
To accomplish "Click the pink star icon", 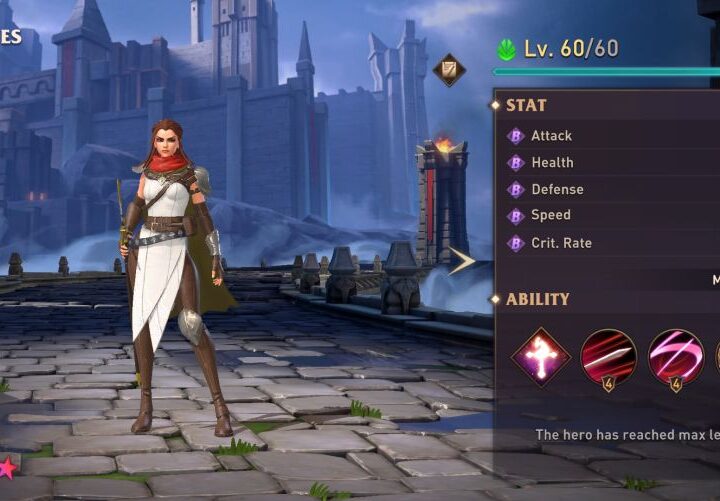I will click(7, 467).
